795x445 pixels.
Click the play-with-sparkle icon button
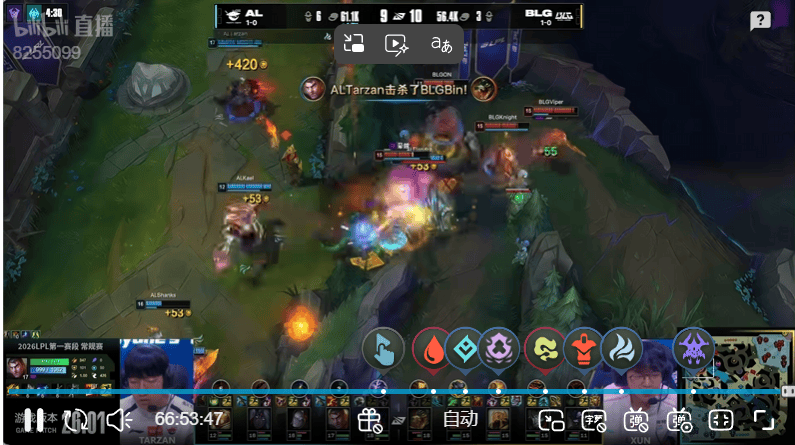tap(396, 43)
